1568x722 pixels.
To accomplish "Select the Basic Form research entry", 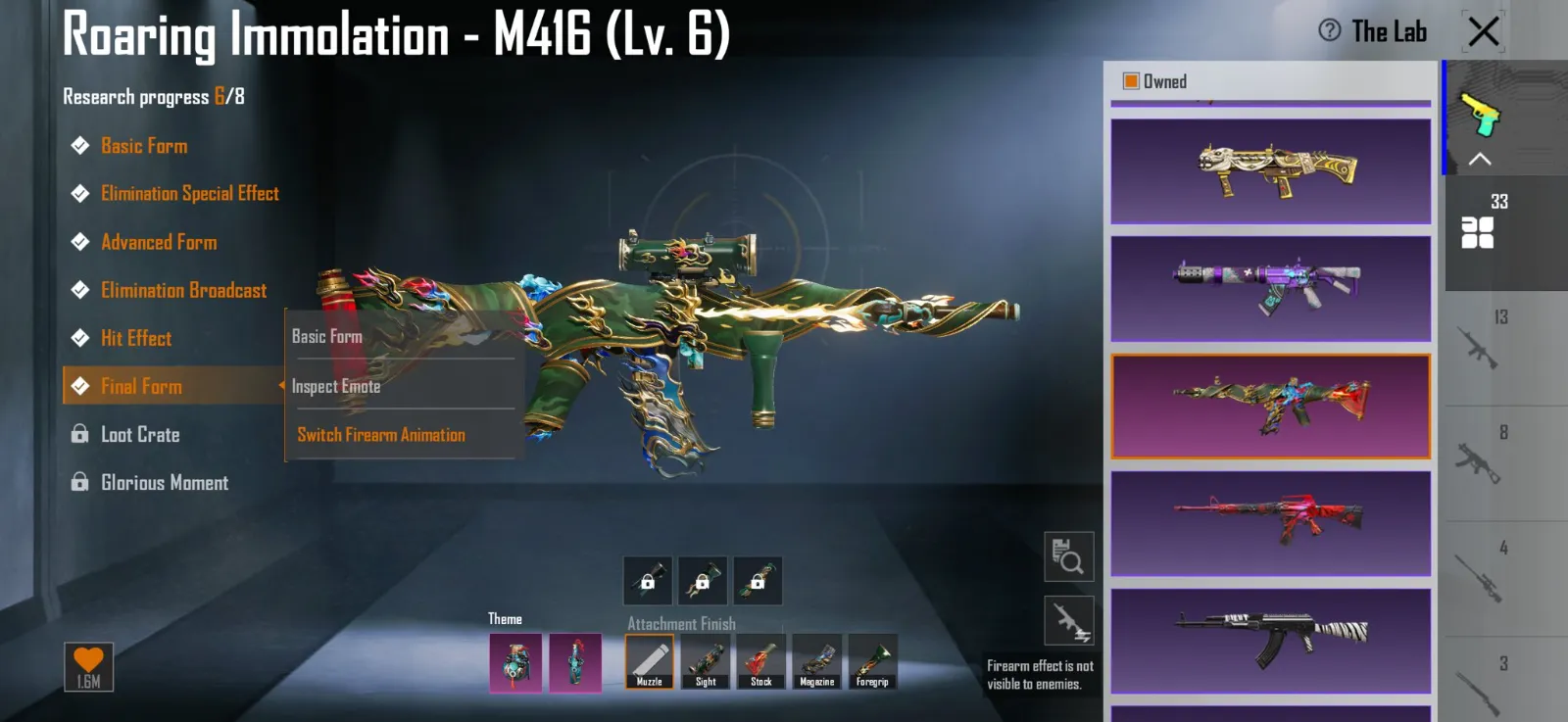I will (144, 146).
